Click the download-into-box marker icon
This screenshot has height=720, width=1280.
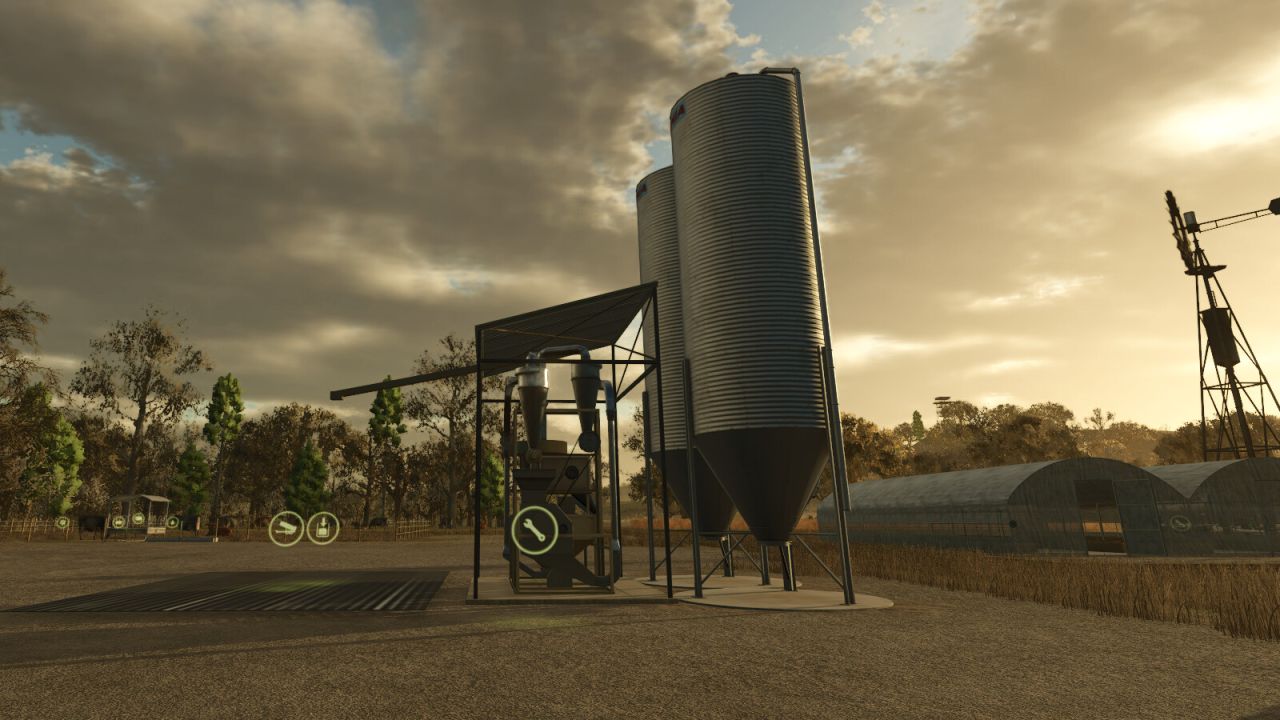point(323,528)
